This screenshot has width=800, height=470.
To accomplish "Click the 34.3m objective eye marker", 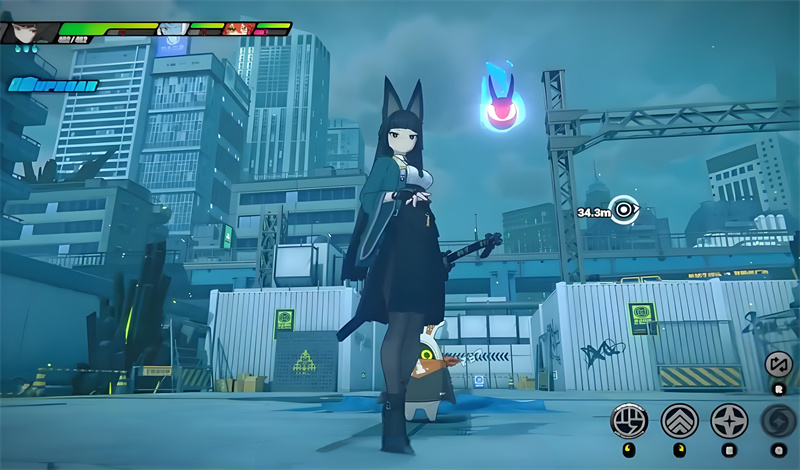I will (x=626, y=211).
